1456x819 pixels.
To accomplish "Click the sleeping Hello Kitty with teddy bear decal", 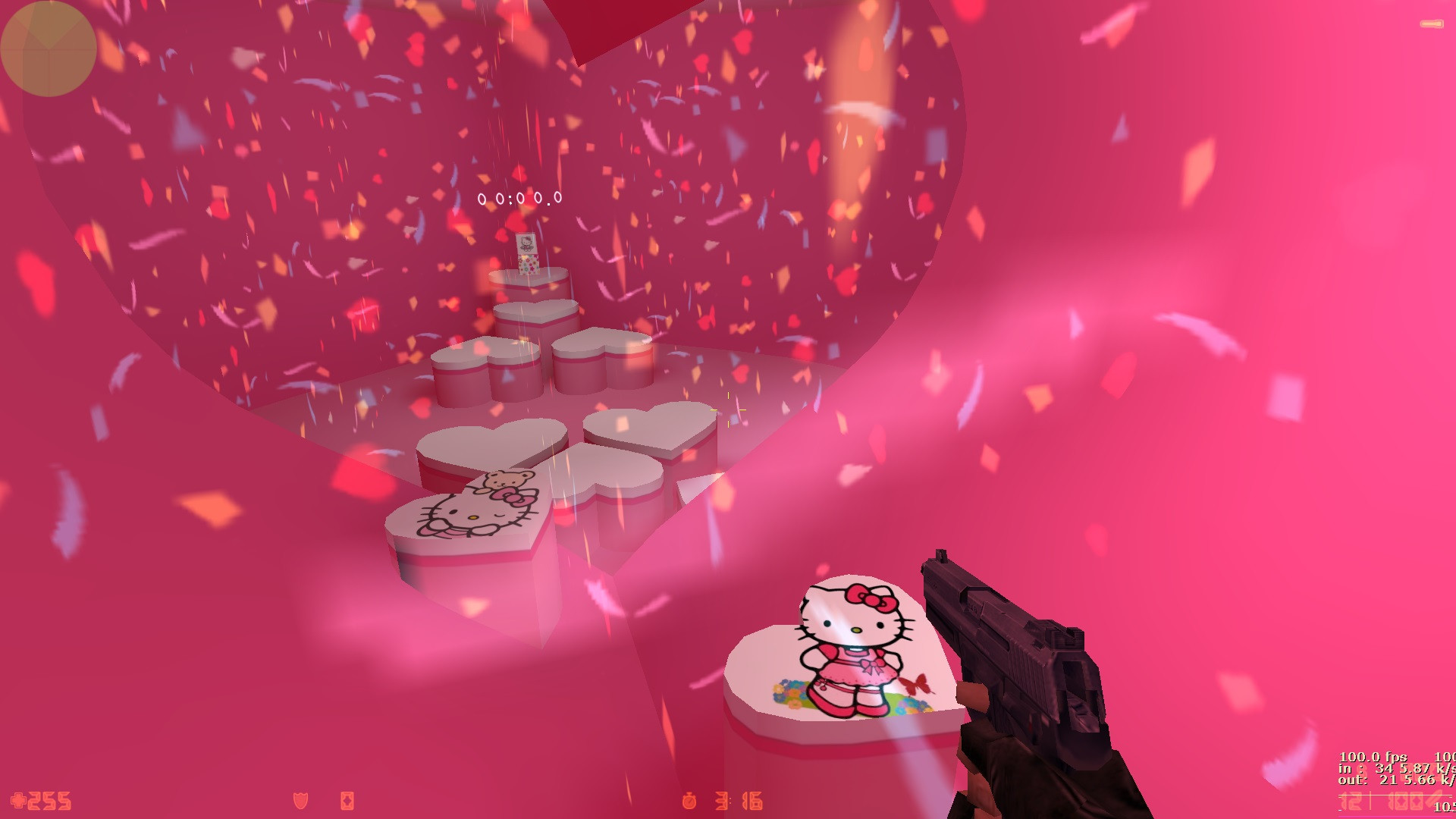I will point(478,508).
